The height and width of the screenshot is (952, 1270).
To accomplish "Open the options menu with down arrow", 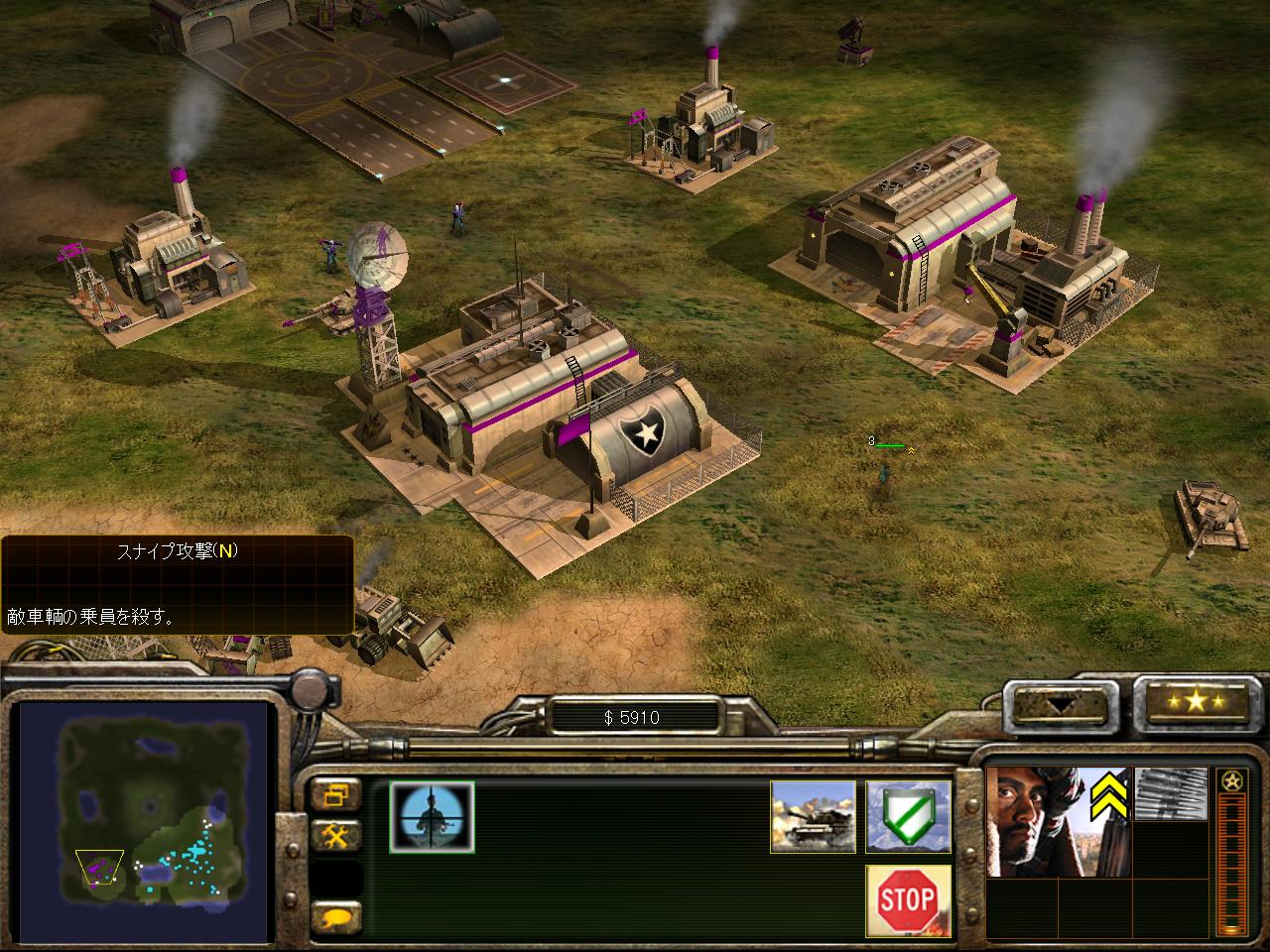I will coord(1059,702).
